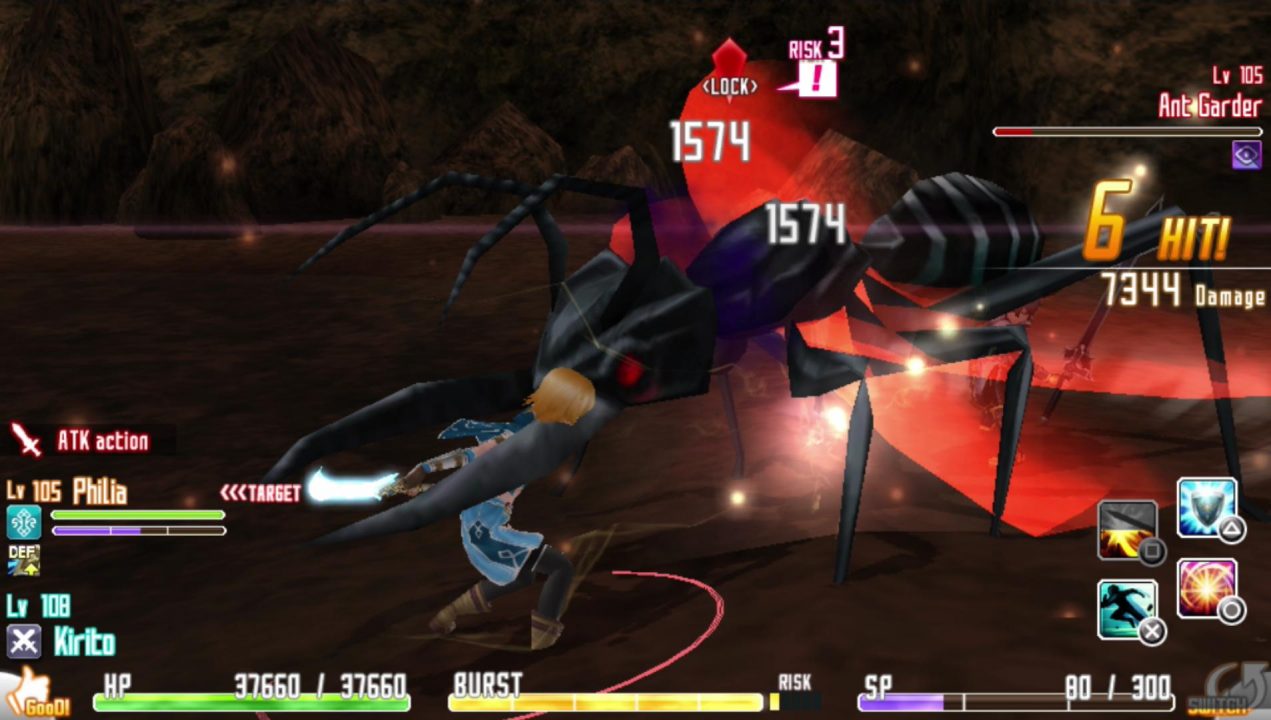Select Kirito's crossed swords icon
Screen dimensions: 1271x720
point(23,641)
